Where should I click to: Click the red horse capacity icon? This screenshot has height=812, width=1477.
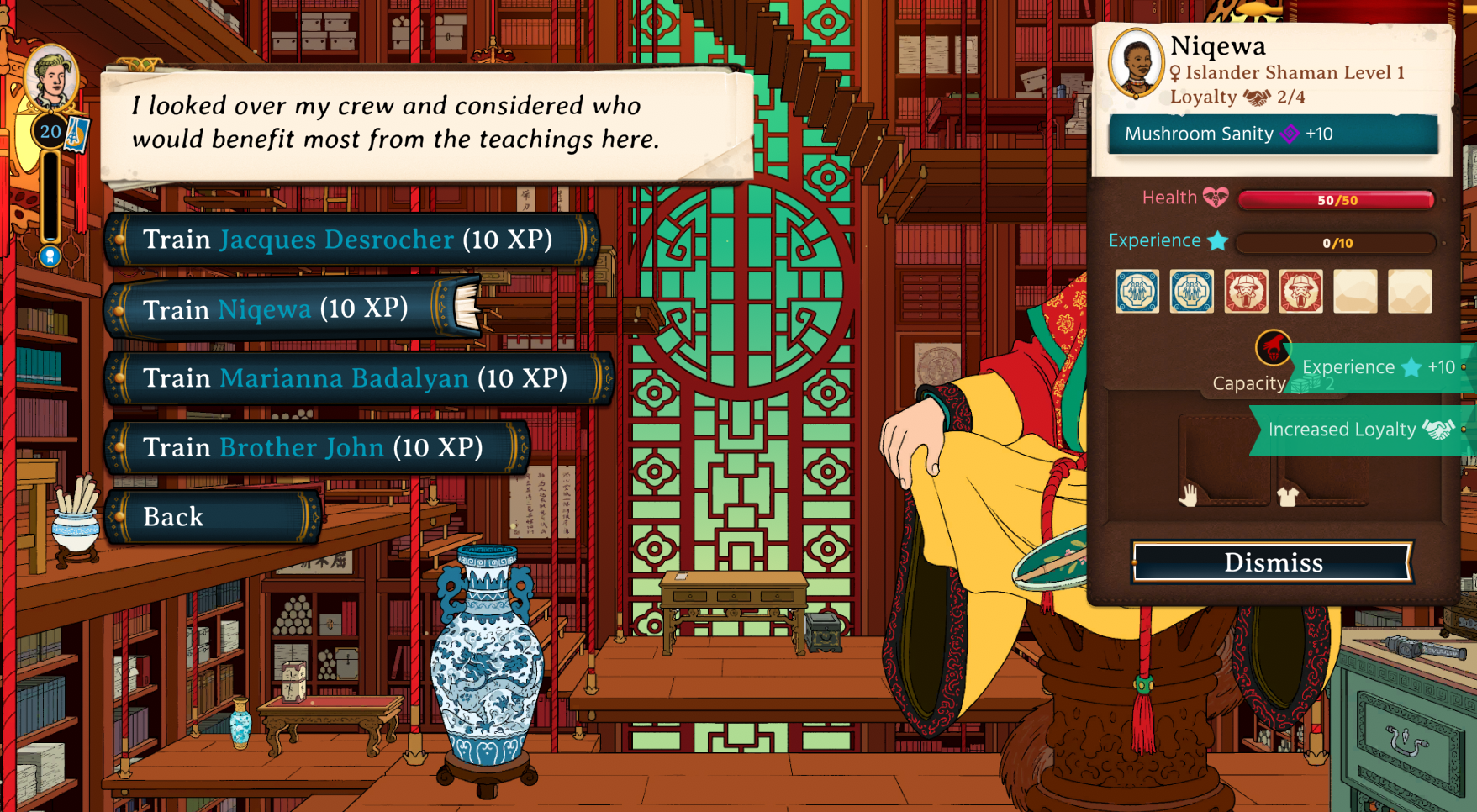pos(1273,347)
